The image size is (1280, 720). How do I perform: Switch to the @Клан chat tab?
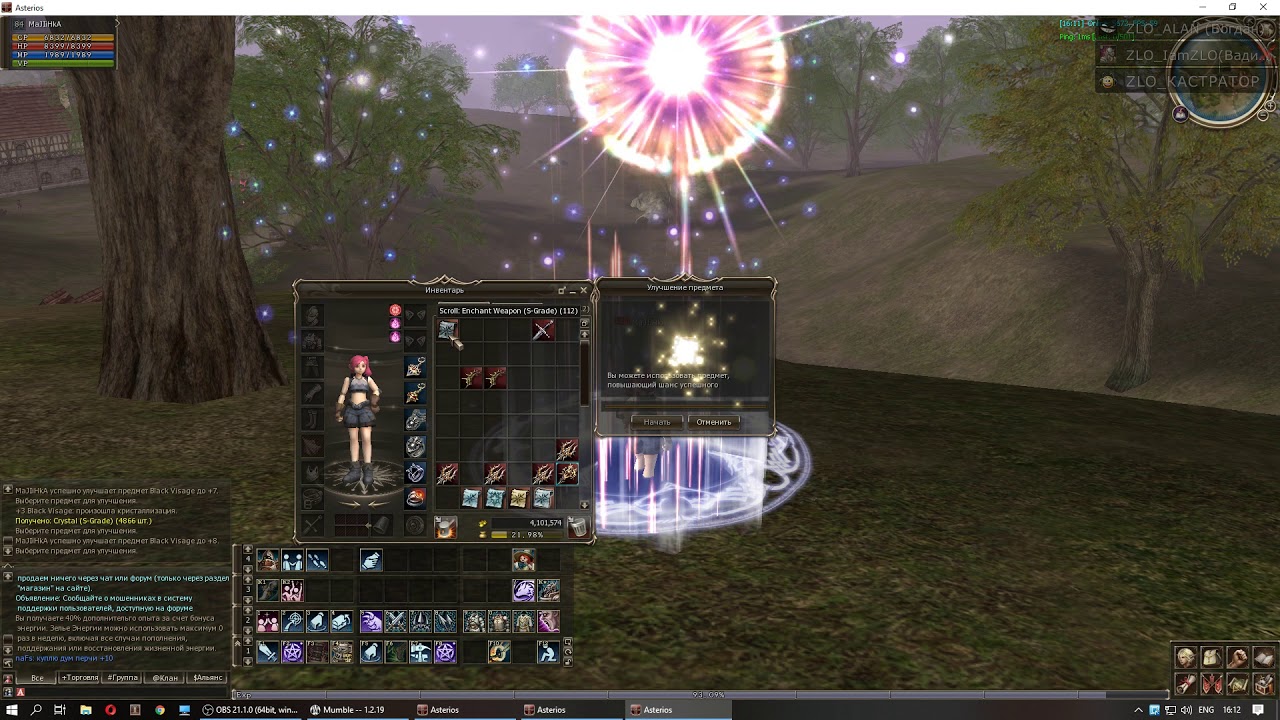pyautogui.click(x=165, y=678)
